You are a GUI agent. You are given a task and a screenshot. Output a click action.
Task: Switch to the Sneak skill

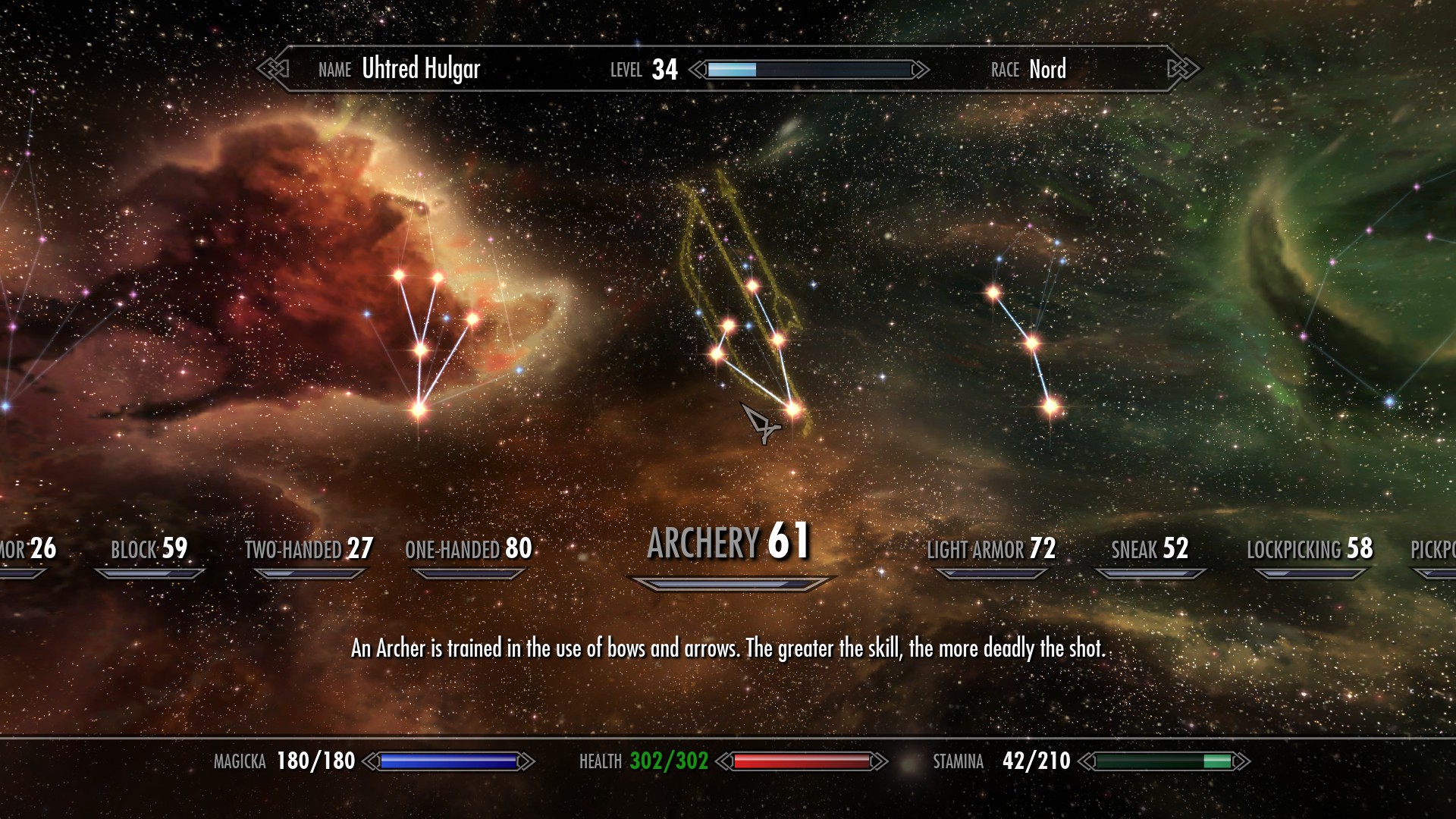tap(1150, 549)
